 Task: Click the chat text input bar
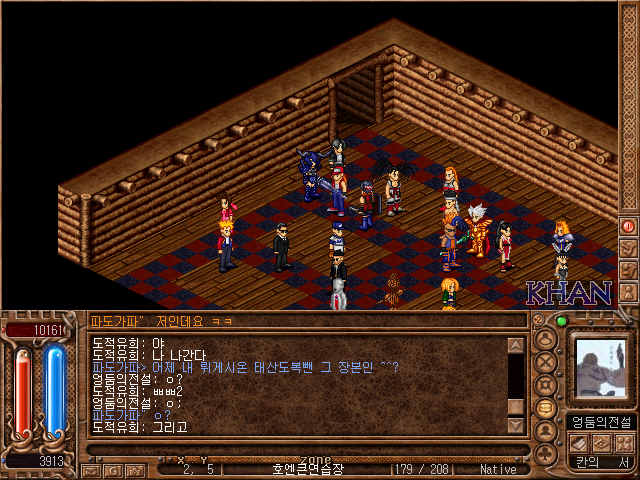300,321
